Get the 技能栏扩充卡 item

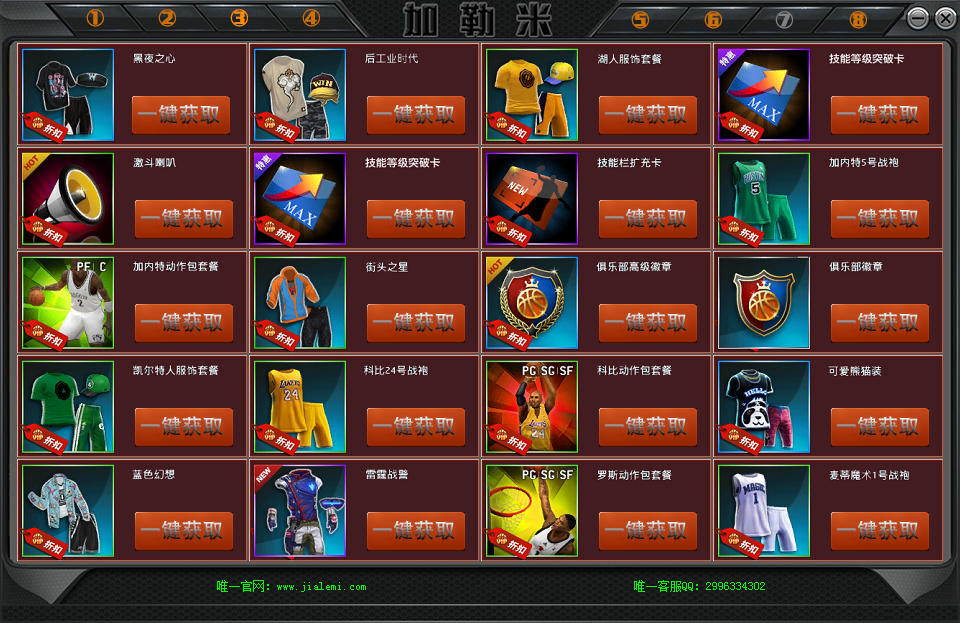pyautogui.click(x=647, y=219)
